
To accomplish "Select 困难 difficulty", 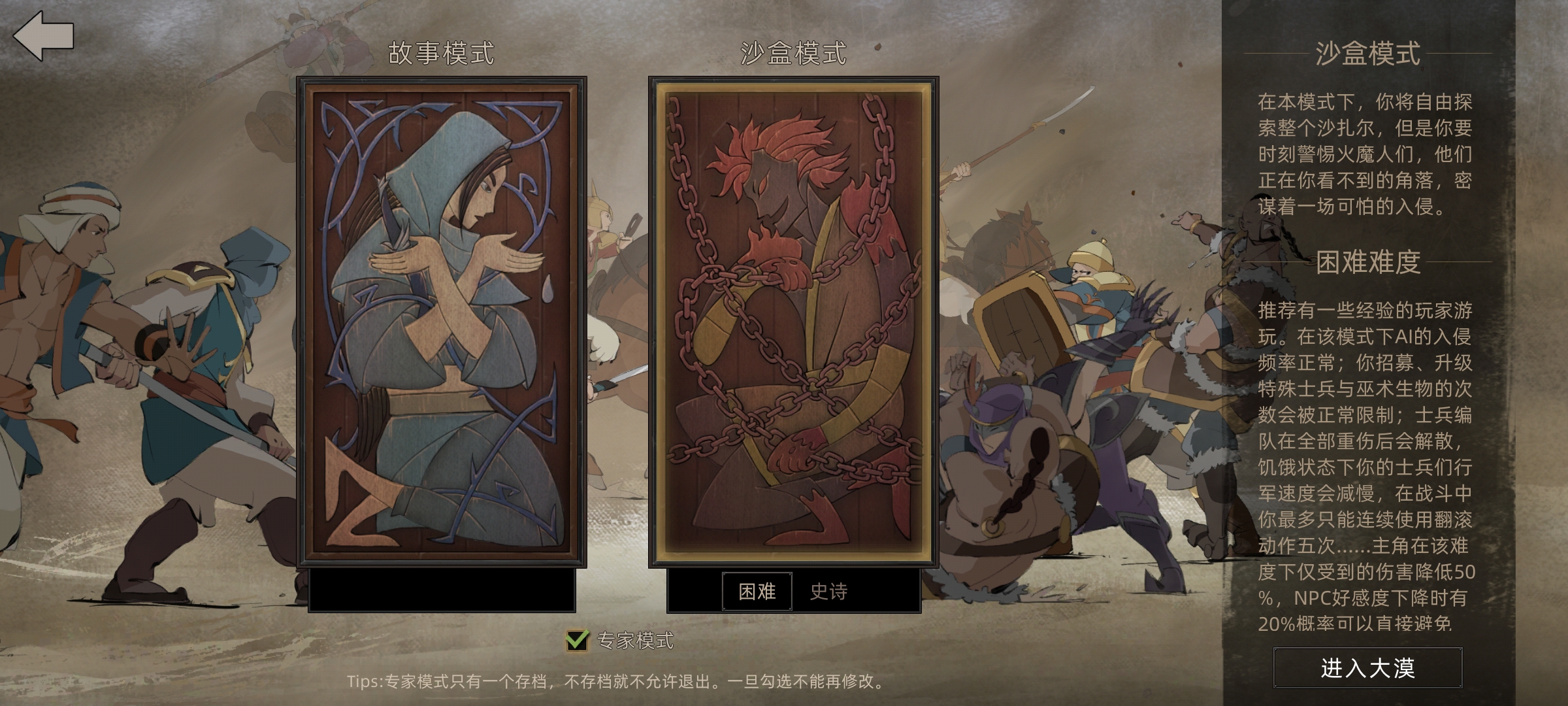I will pos(757,592).
